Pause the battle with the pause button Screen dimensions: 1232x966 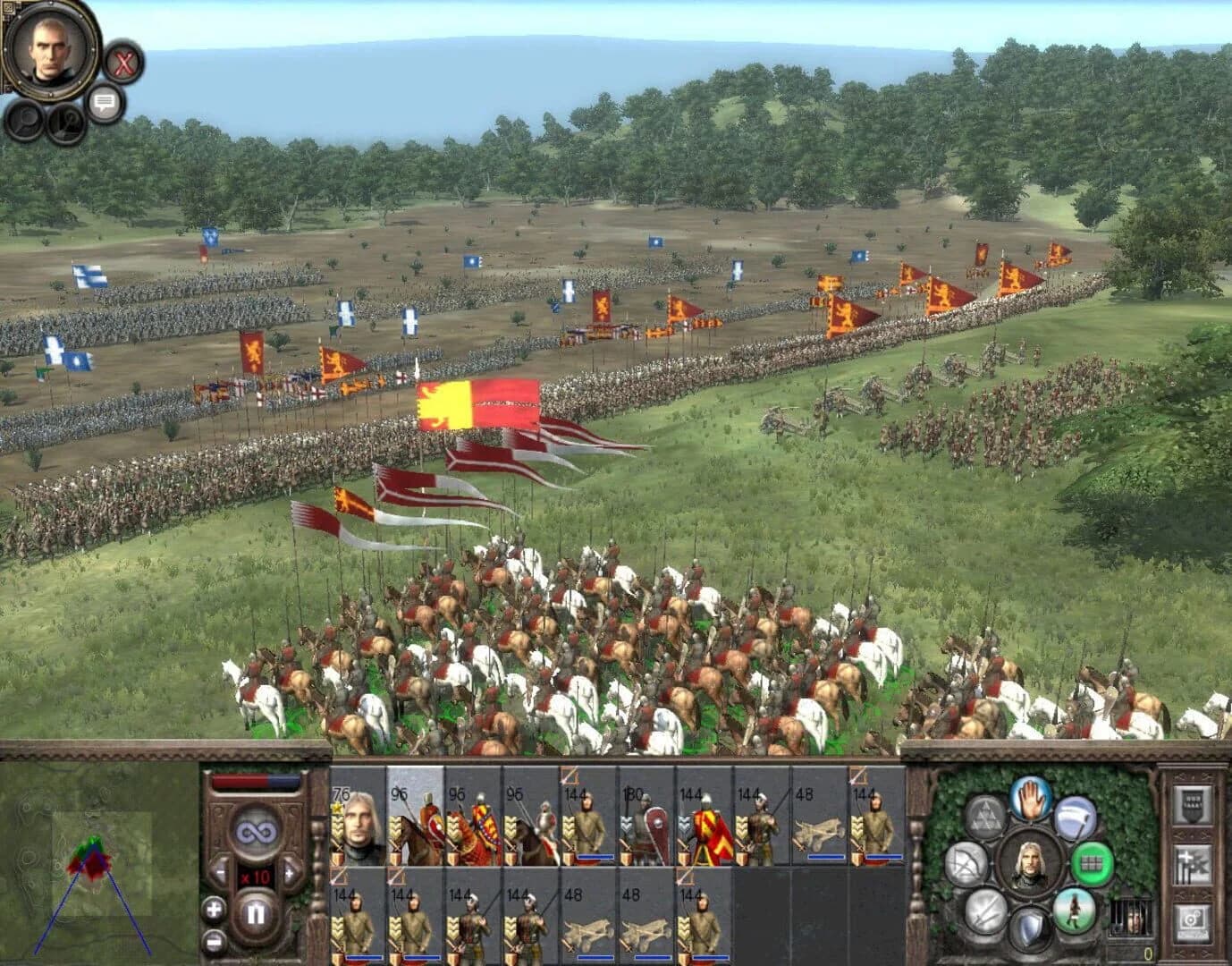[257, 911]
